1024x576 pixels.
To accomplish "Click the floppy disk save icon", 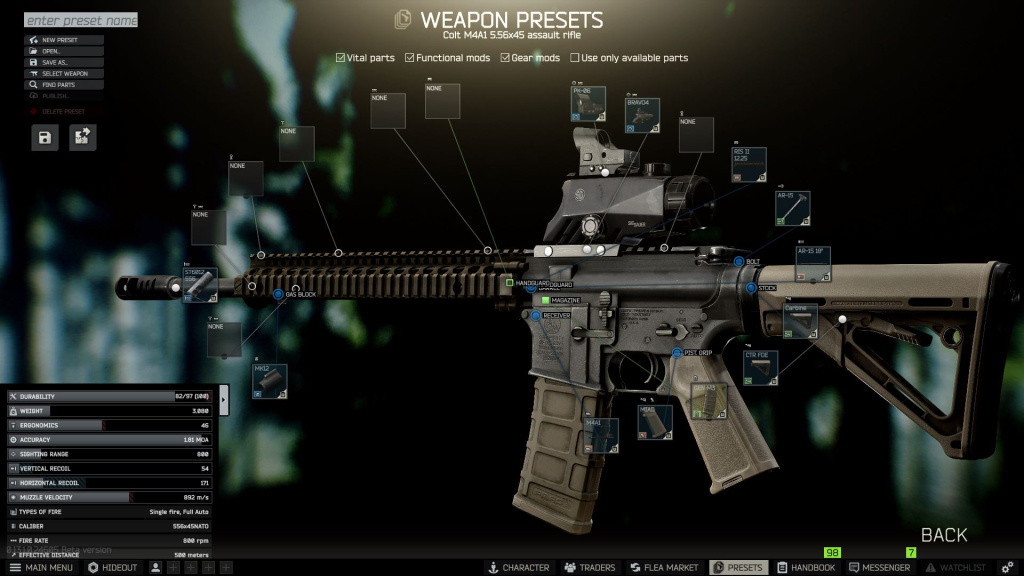I will coord(45,137).
